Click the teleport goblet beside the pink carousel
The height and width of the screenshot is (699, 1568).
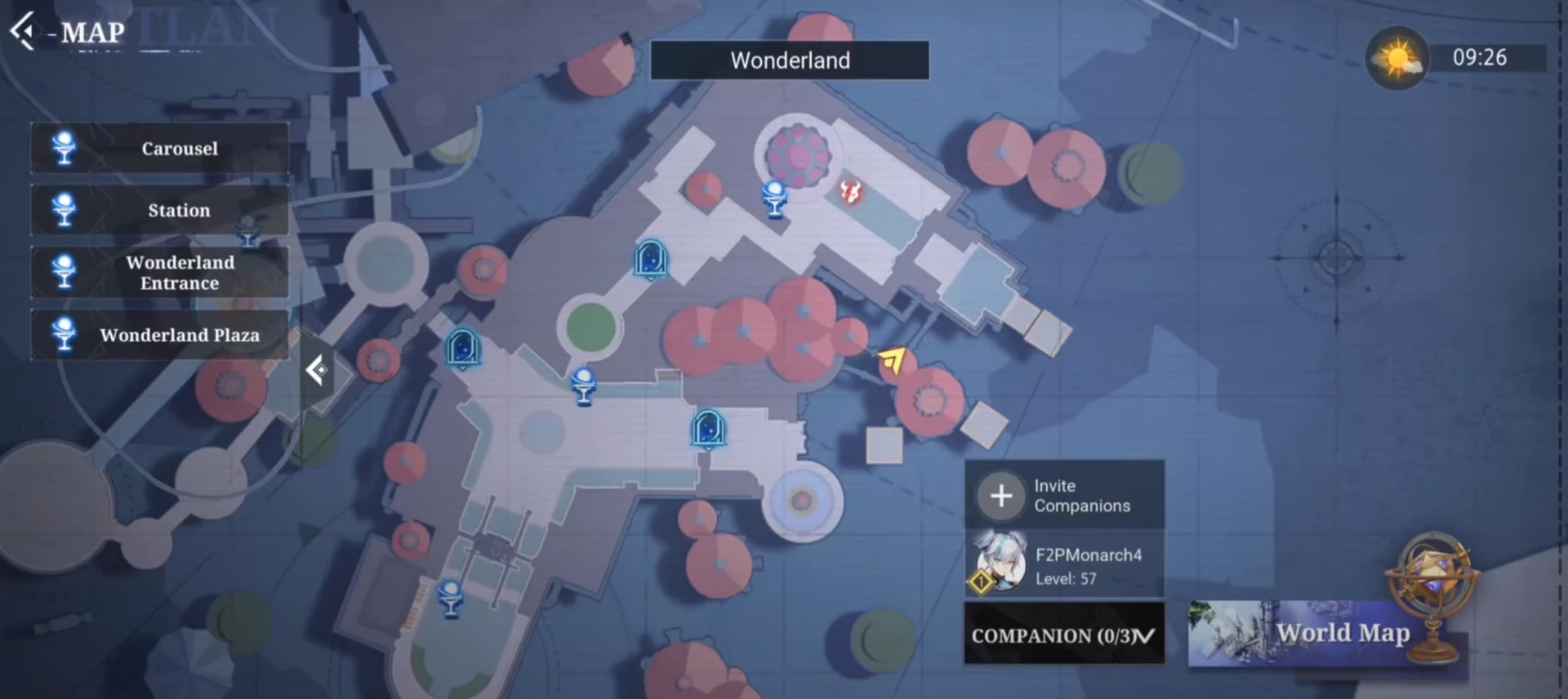(x=774, y=198)
